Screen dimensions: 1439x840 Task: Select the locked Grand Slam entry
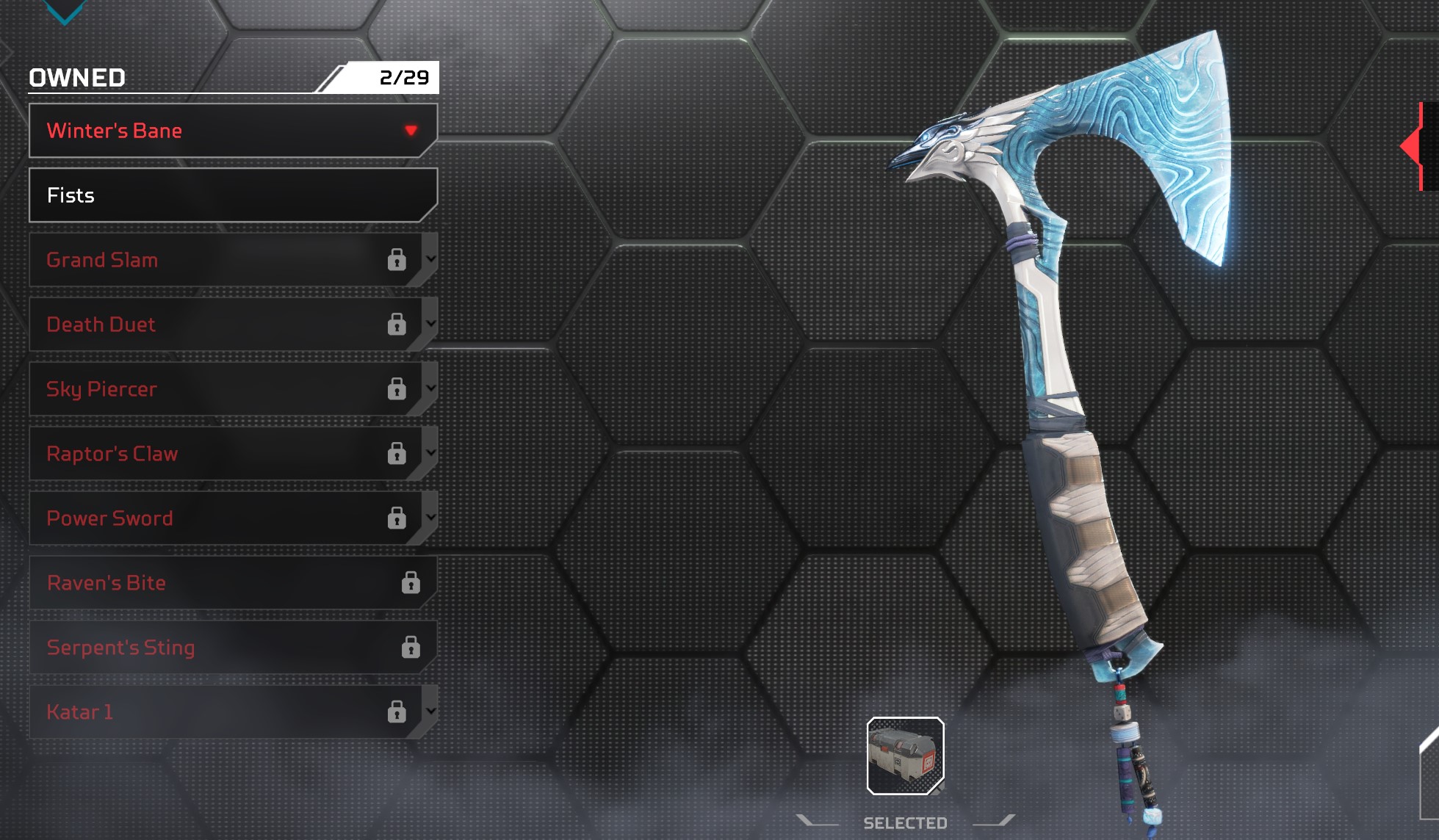[x=220, y=260]
